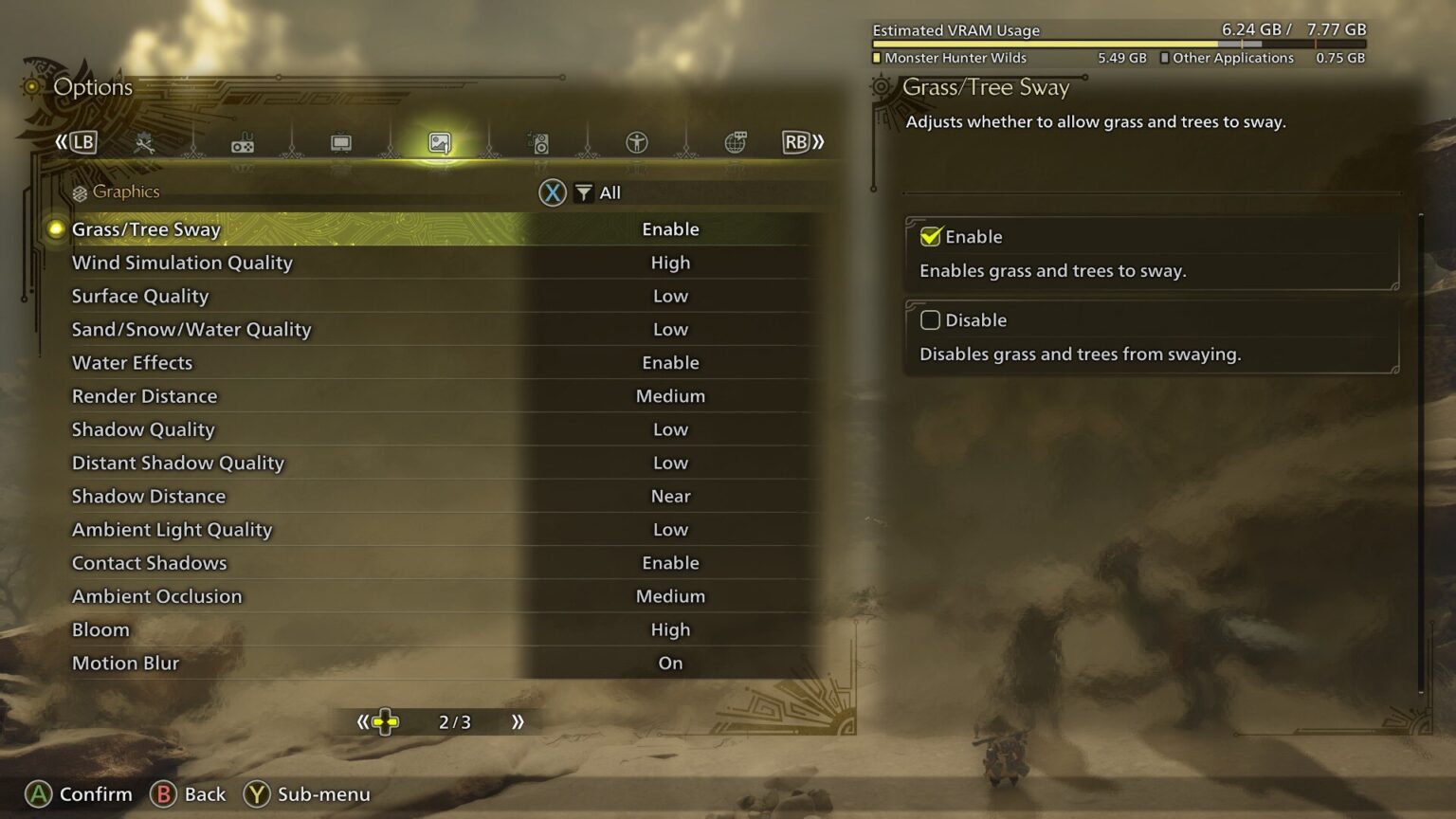The width and height of the screenshot is (1456, 819).
Task: Open the TV display settings tab
Action: pyautogui.click(x=339, y=142)
